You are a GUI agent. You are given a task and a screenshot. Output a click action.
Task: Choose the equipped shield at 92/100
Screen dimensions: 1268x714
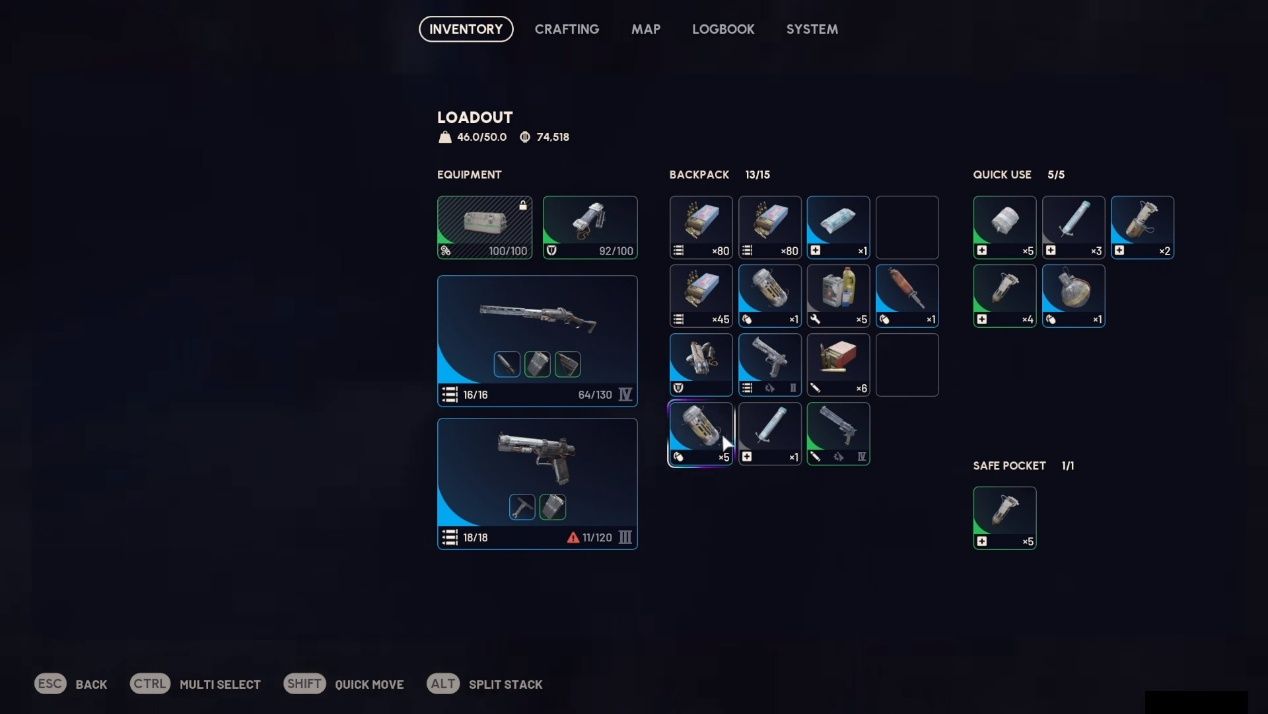[590, 227]
